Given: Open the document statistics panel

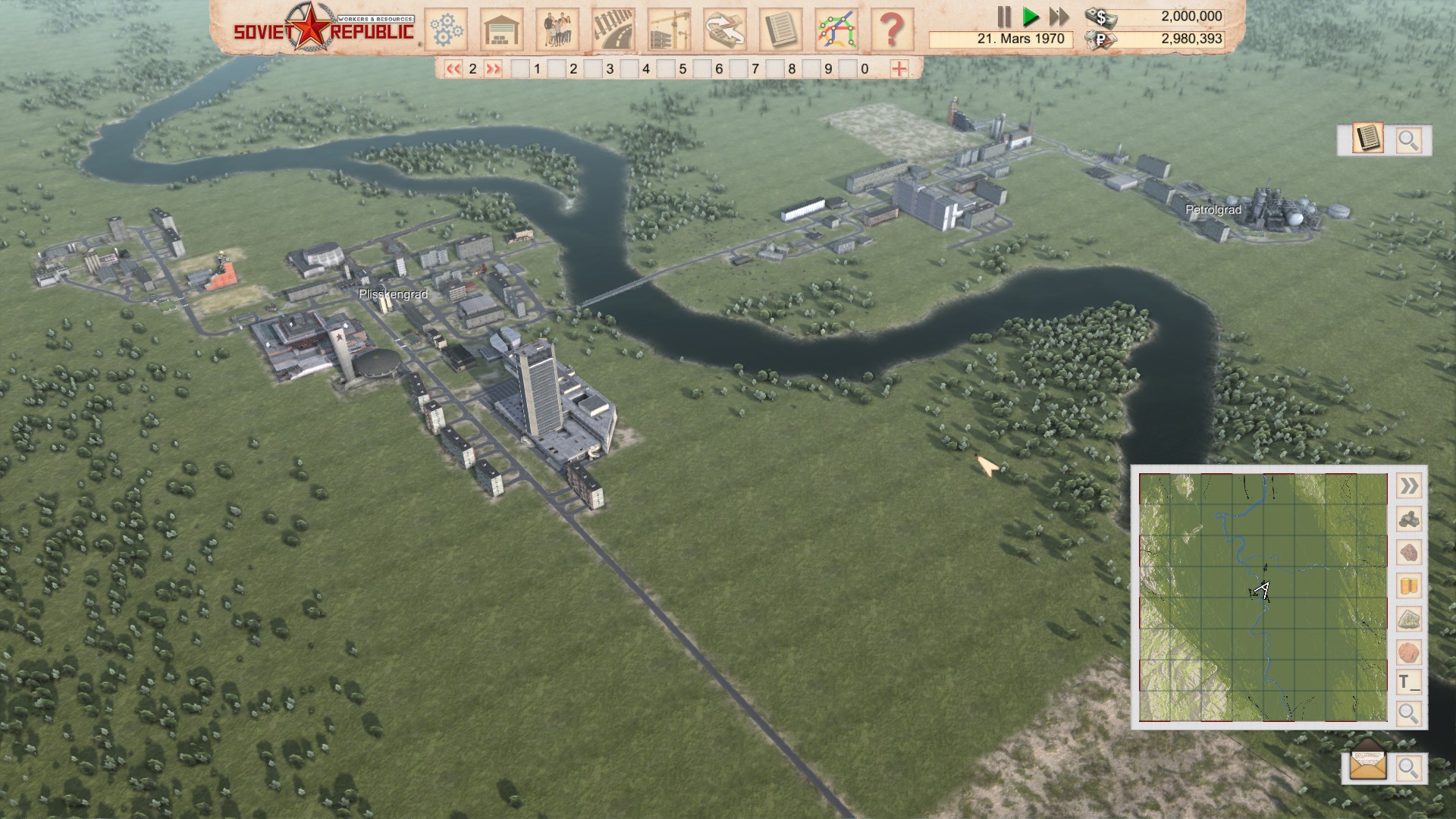Looking at the screenshot, I should click(780, 30).
